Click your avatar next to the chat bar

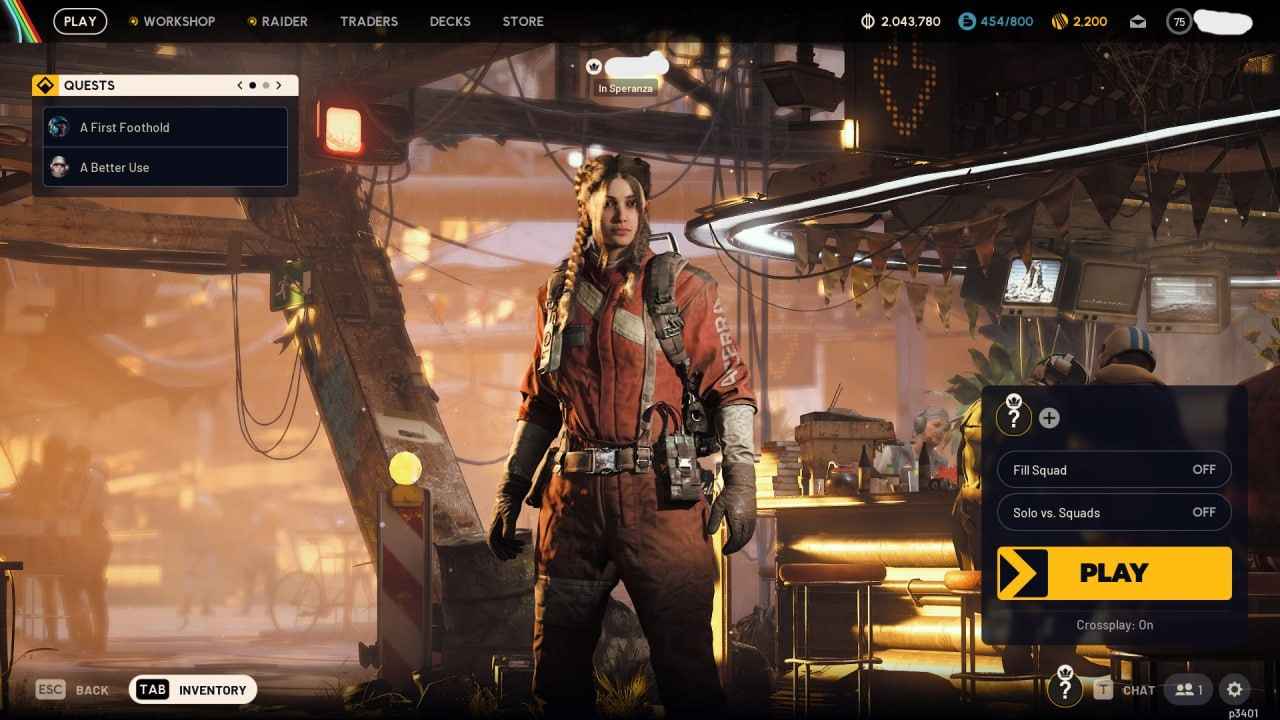click(1064, 689)
